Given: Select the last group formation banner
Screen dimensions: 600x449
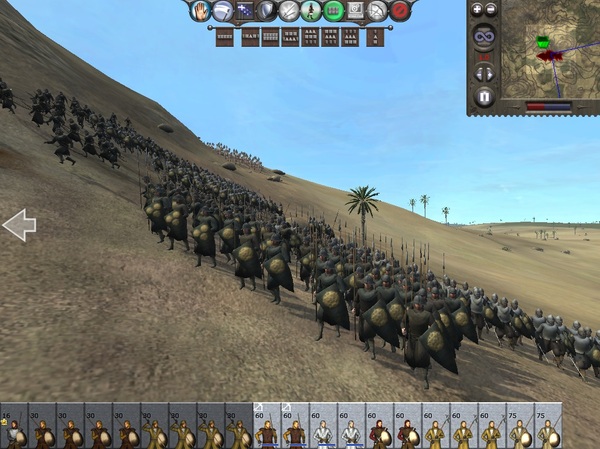Looking at the screenshot, I should click(374, 38).
